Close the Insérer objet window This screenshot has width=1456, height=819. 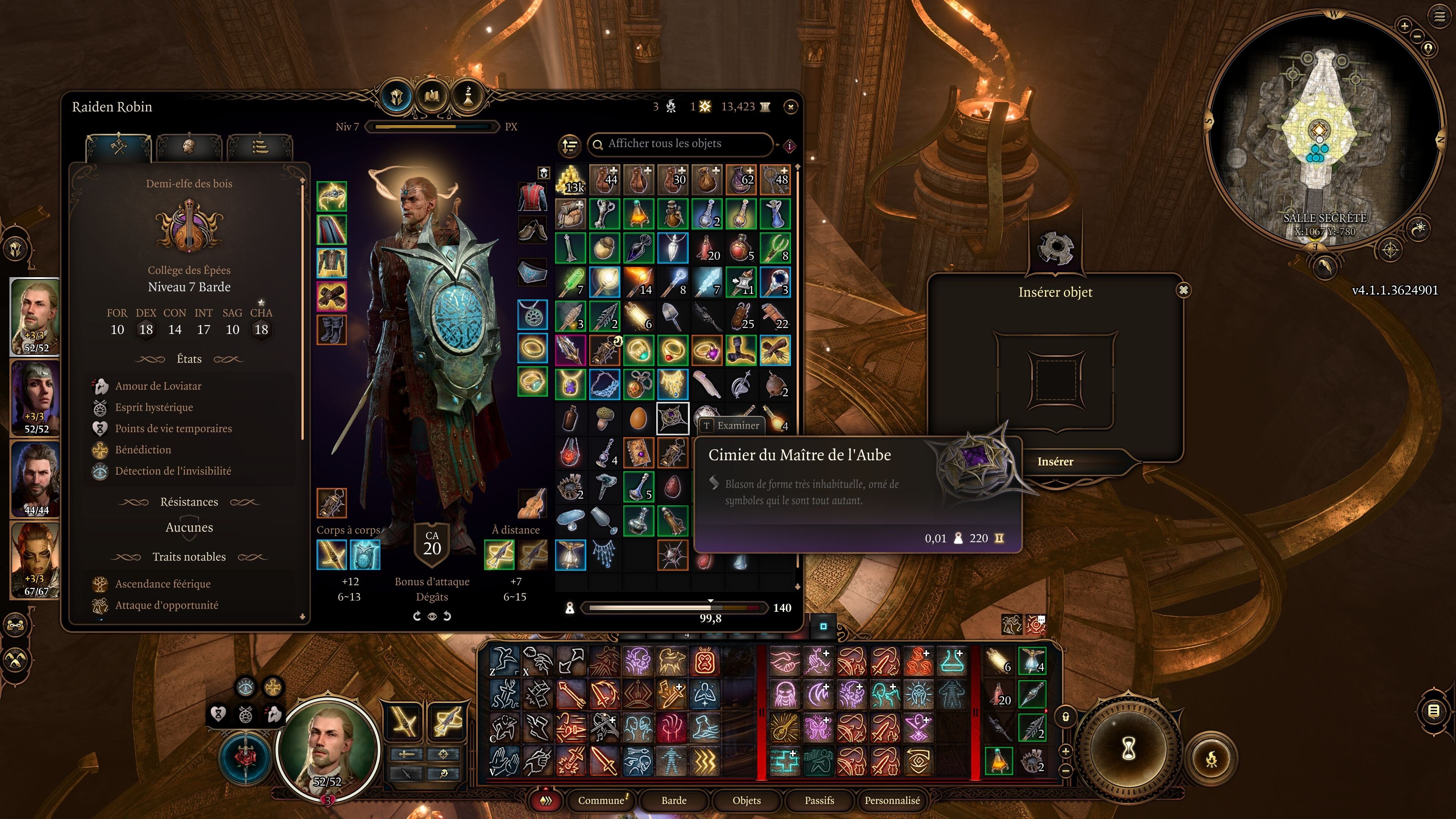coord(1183,290)
